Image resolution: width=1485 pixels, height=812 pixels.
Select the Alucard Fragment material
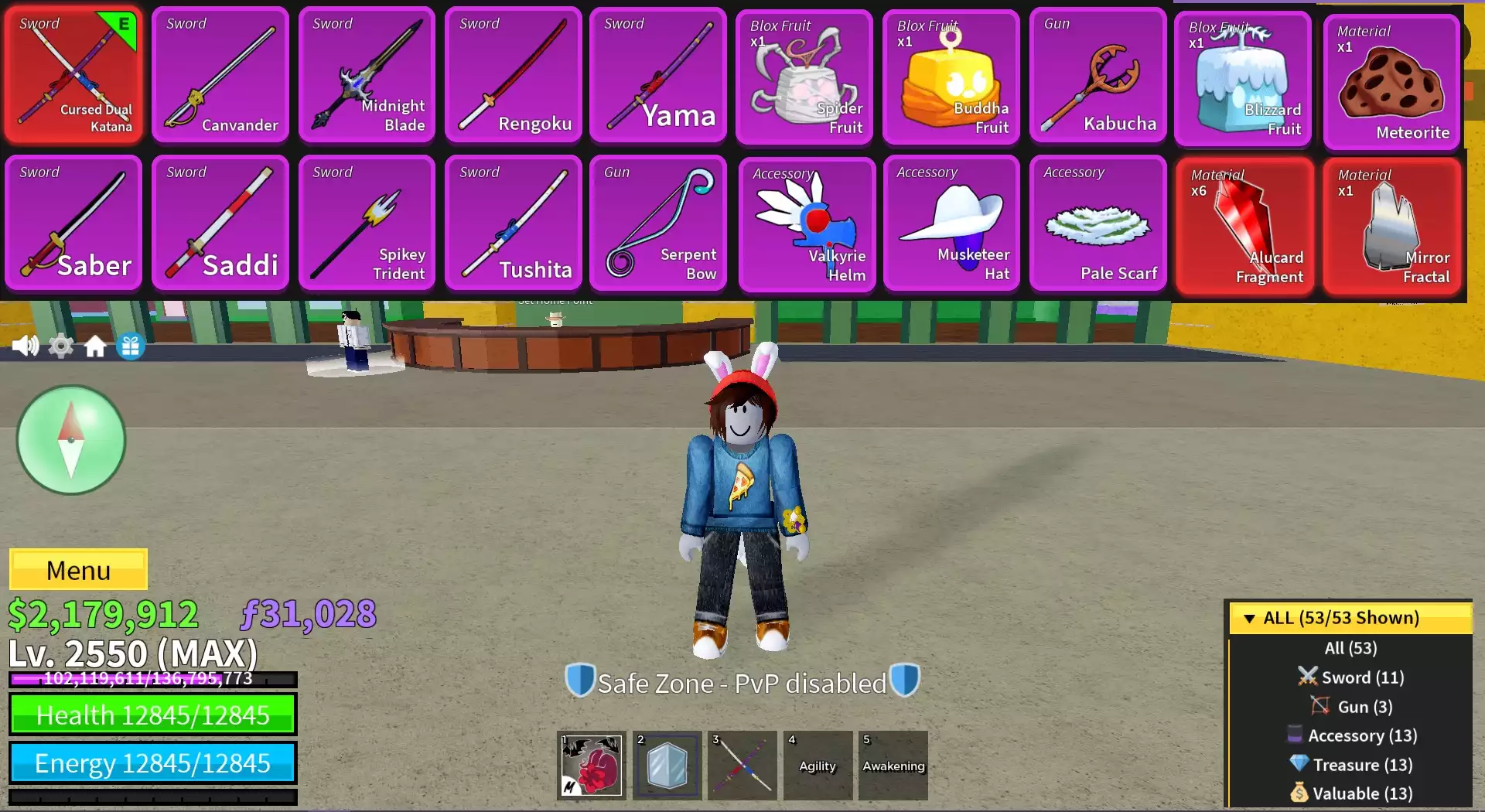pyautogui.click(x=1244, y=227)
